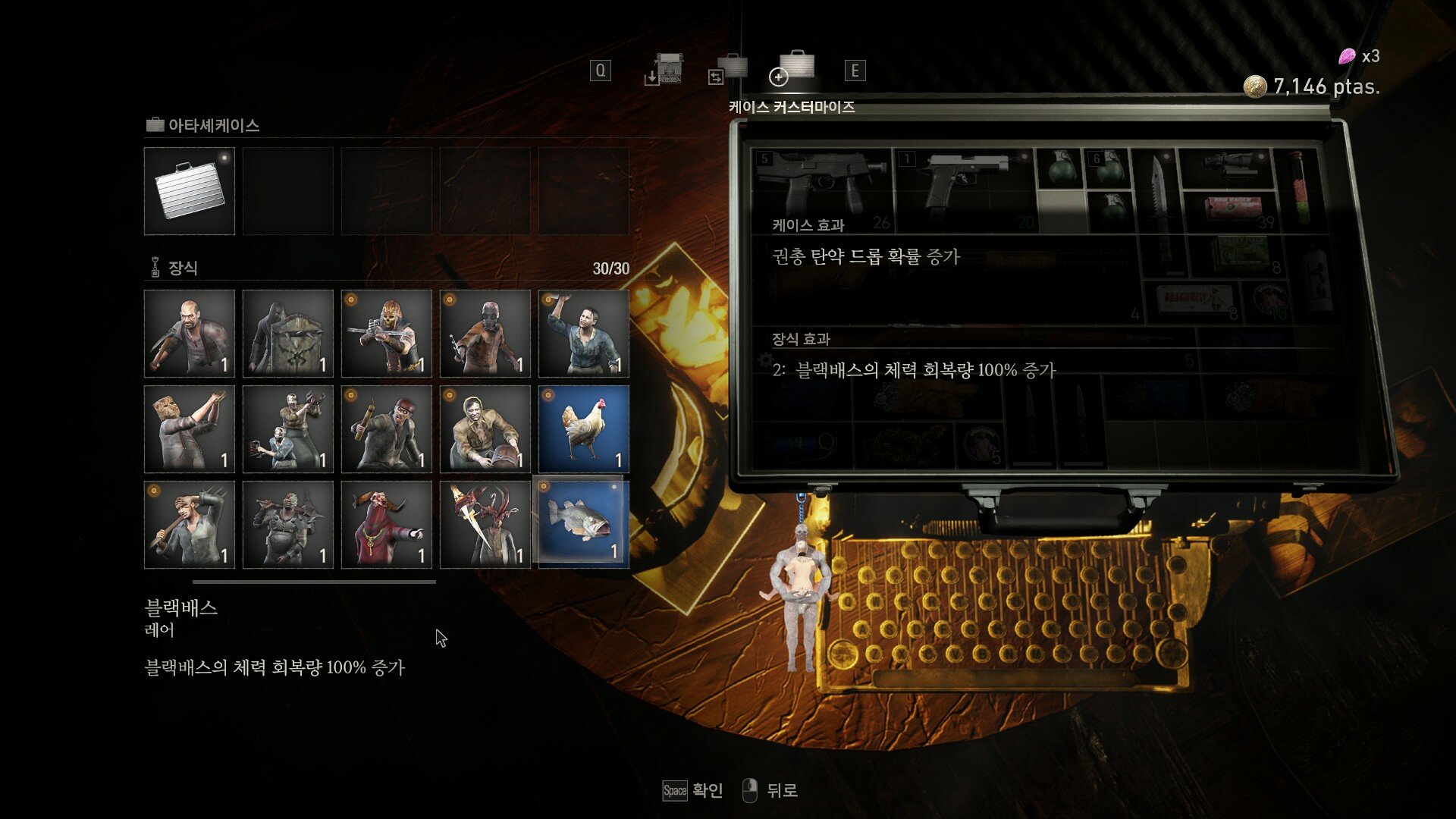Select the gold-masked crossbow charm
1456x819 pixels.
click(387, 334)
